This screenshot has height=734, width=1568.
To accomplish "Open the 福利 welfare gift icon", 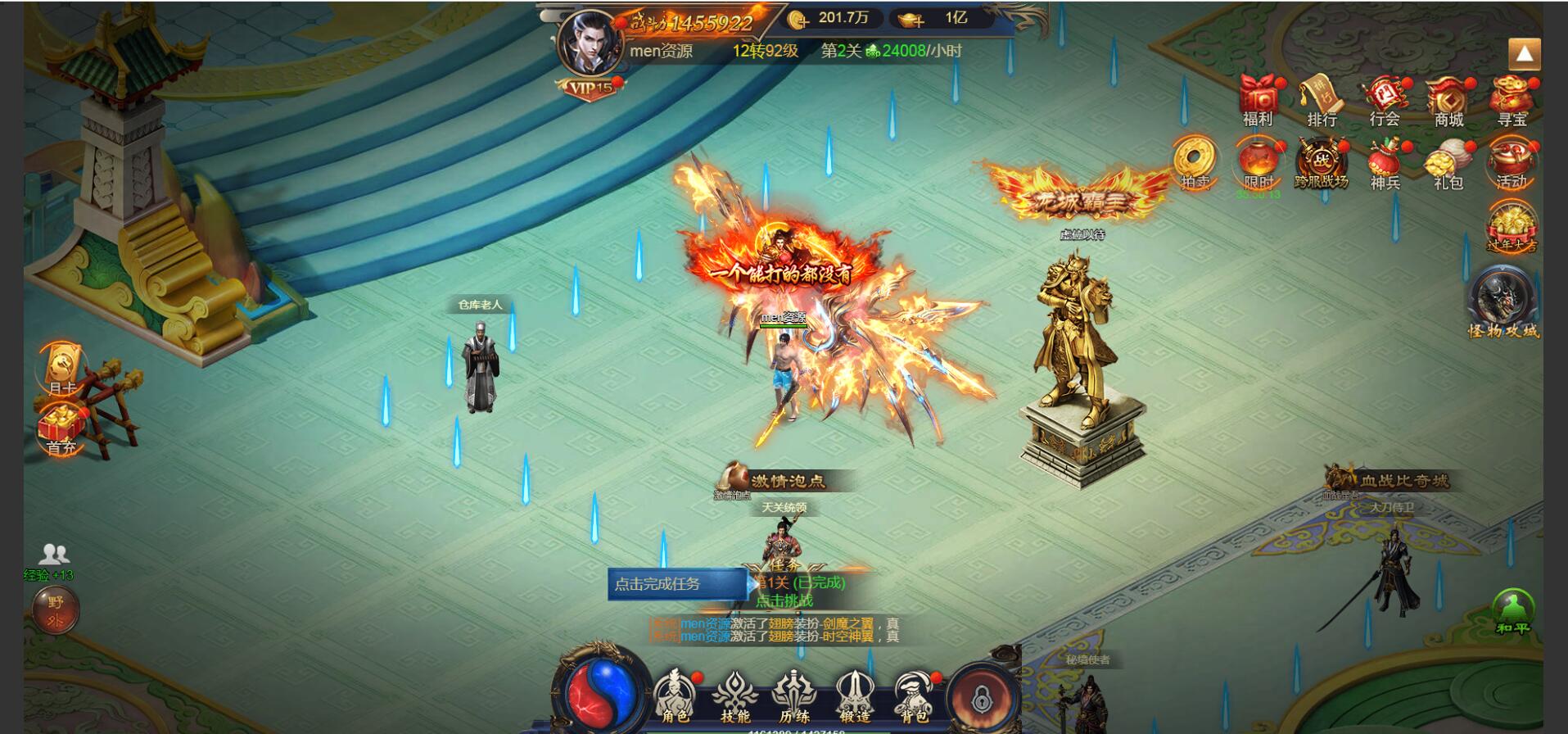I will click(x=1258, y=98).
